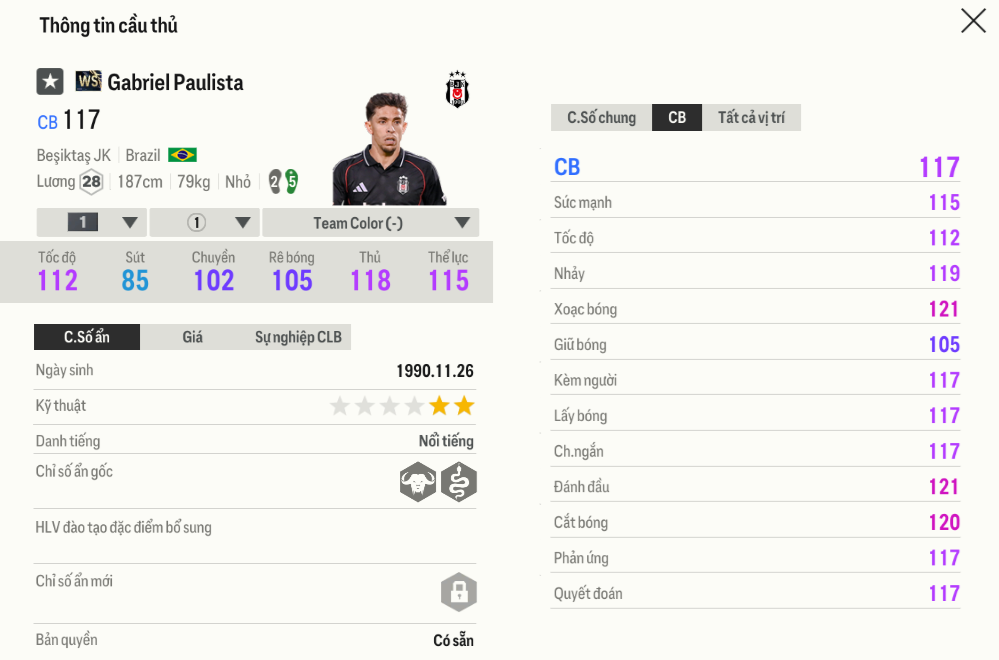Screen dimensions: 999x660
Task: Open the Giá tab
Action: (192, 337)
